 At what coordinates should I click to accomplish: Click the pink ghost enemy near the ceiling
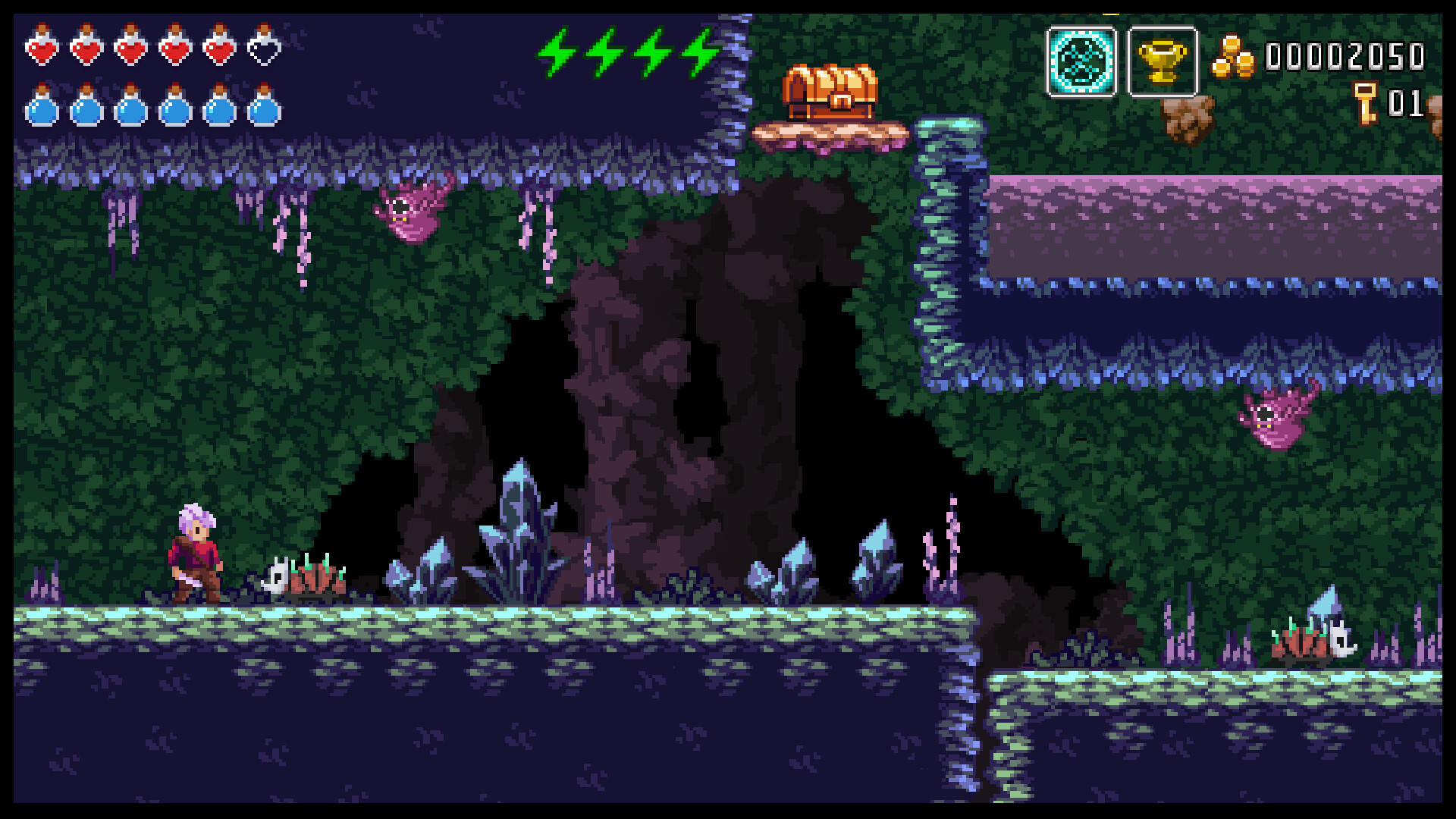tap(409, 209)
